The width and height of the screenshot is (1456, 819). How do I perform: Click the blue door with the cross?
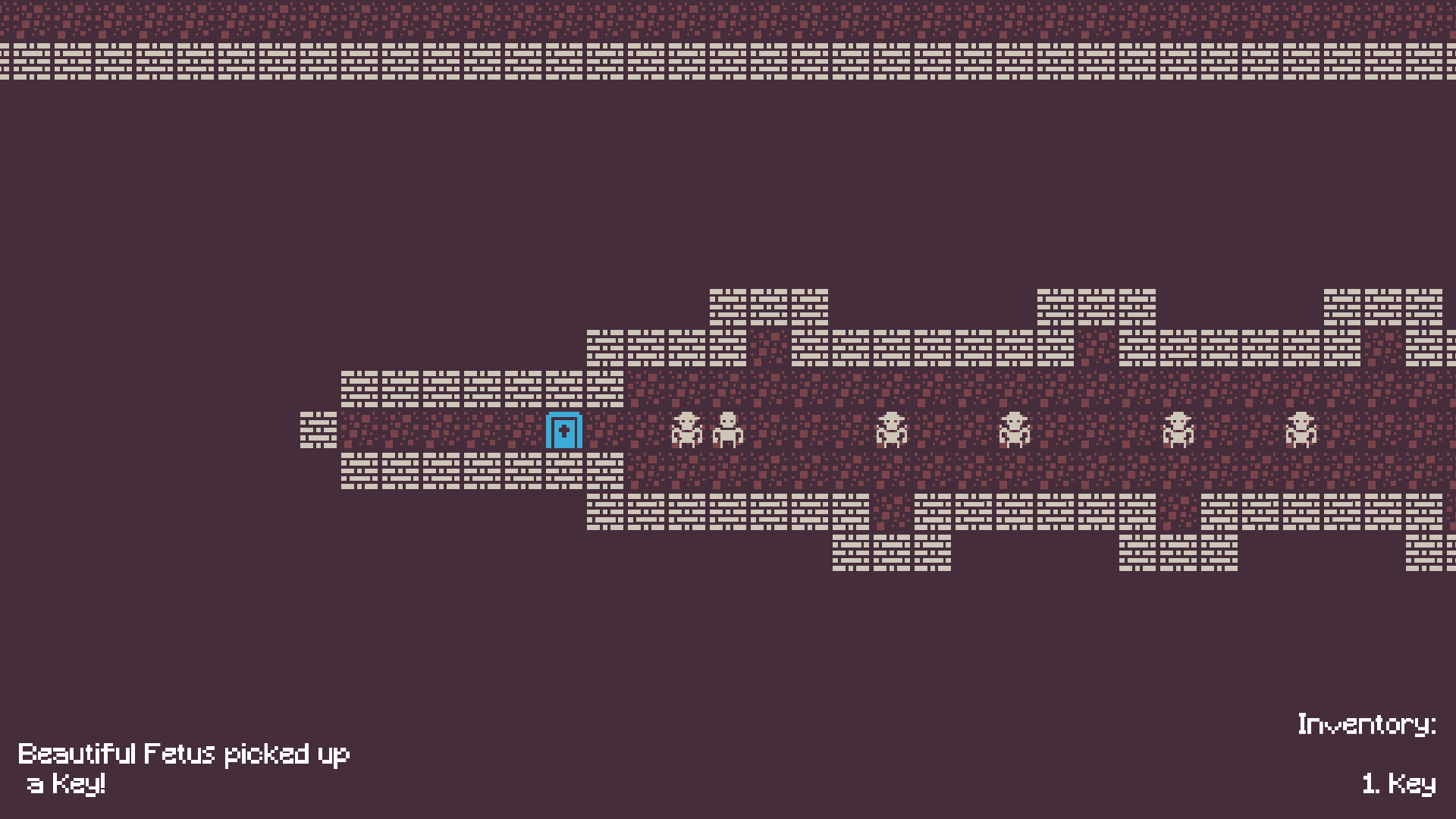click(x=563, y=429)
